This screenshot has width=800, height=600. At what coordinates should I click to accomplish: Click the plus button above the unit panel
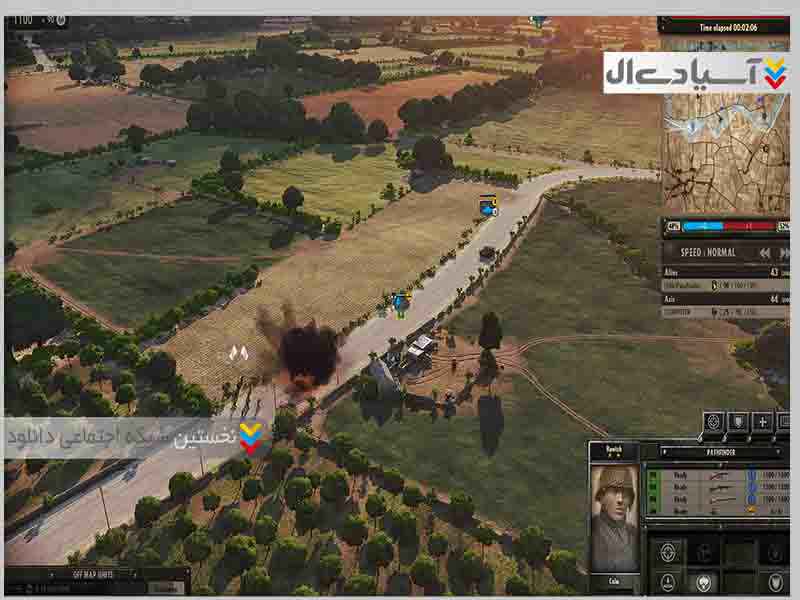(x=762, y=421)
